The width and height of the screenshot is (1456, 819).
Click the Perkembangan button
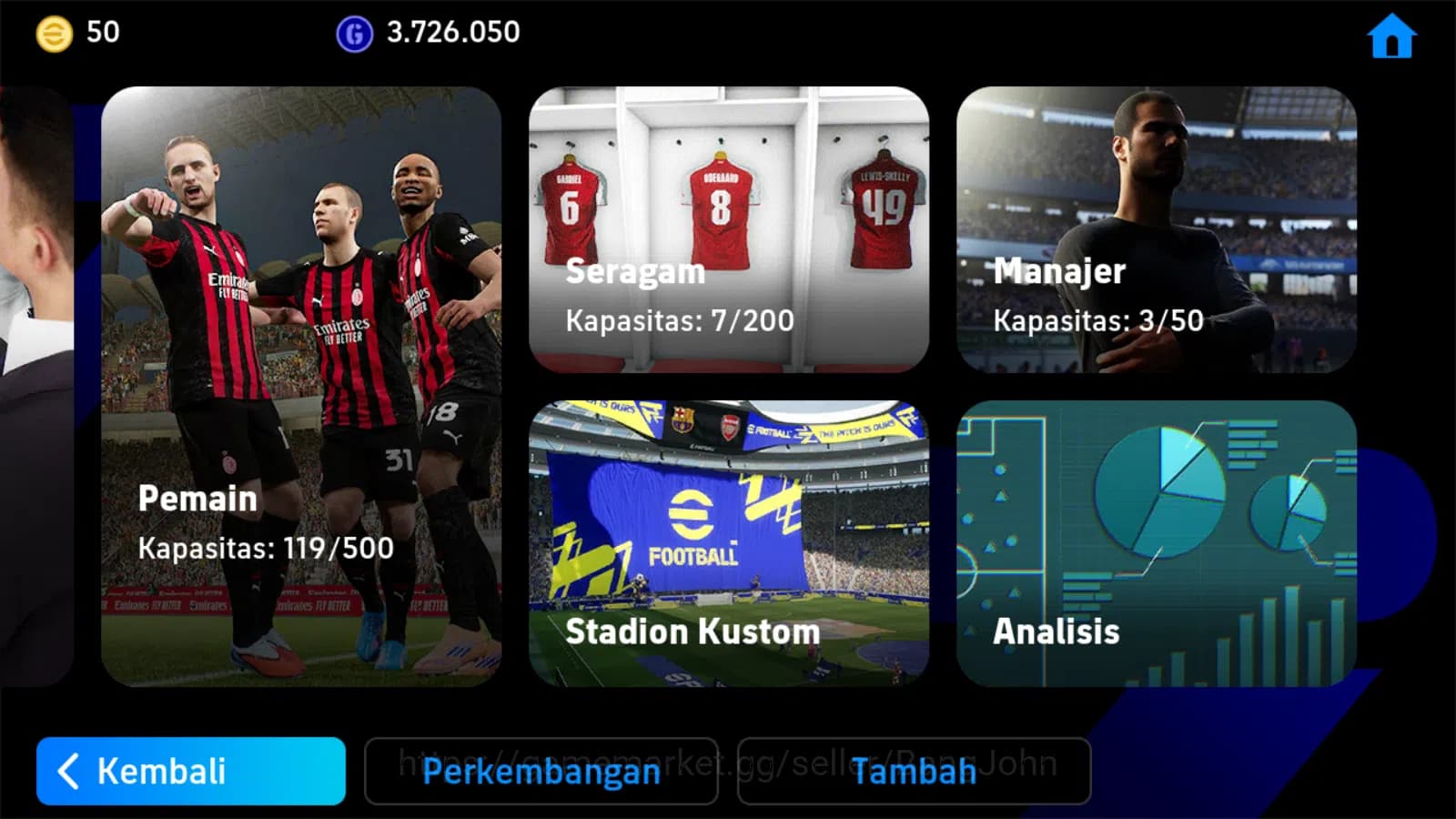click(x=541, y=773)
